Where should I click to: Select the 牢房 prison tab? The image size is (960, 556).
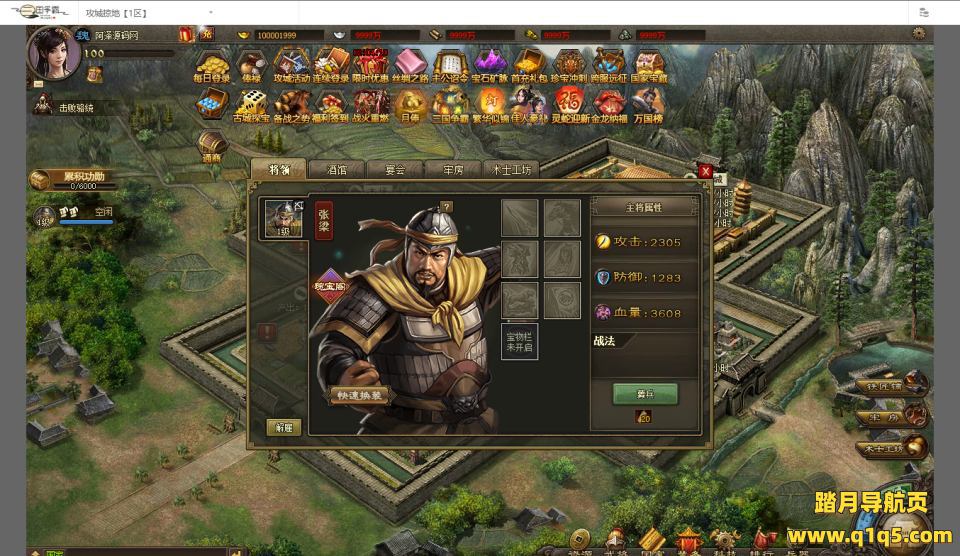pyautogui.click(x=452, y=169)
